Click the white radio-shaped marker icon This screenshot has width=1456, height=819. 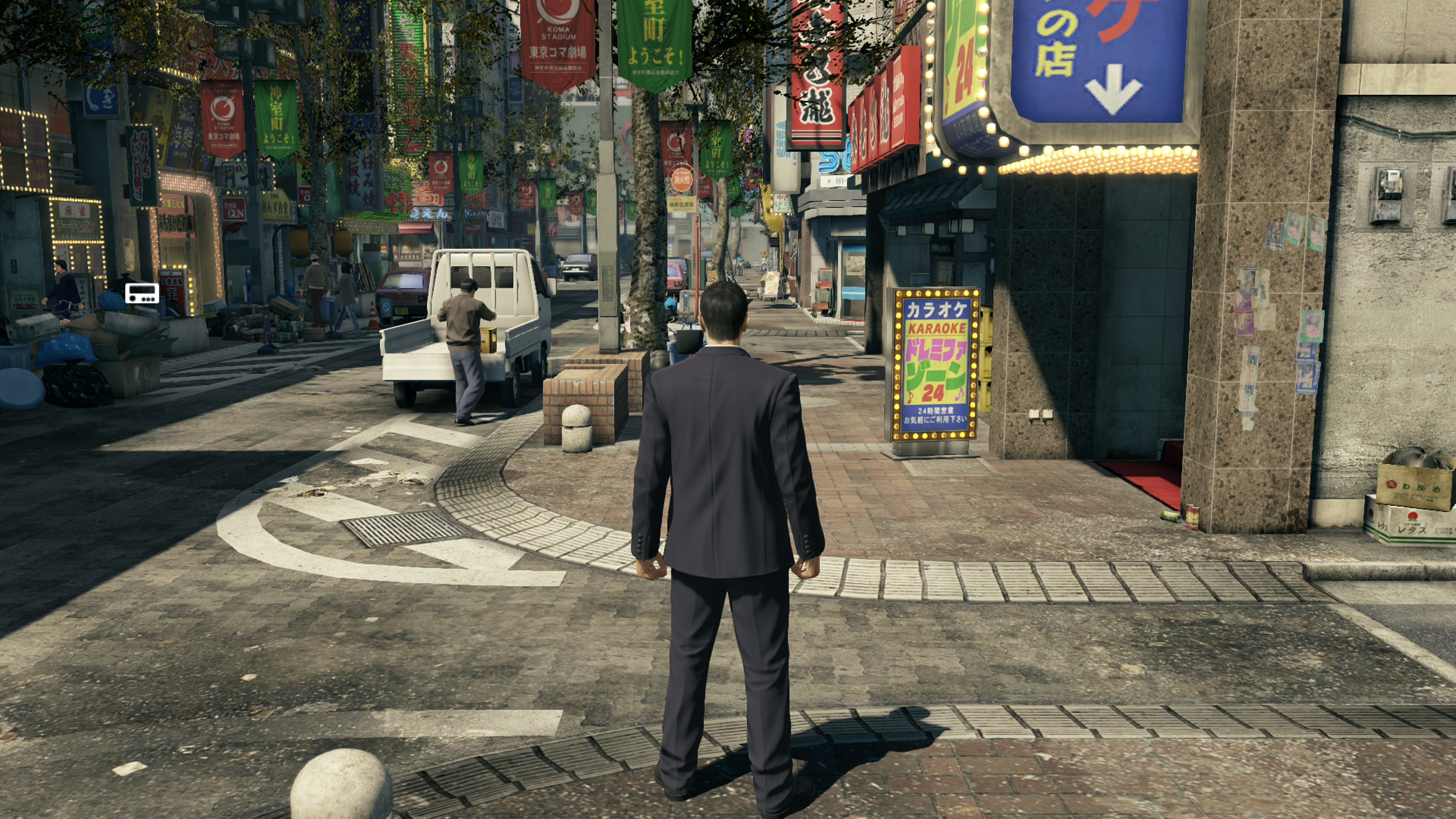142,293
